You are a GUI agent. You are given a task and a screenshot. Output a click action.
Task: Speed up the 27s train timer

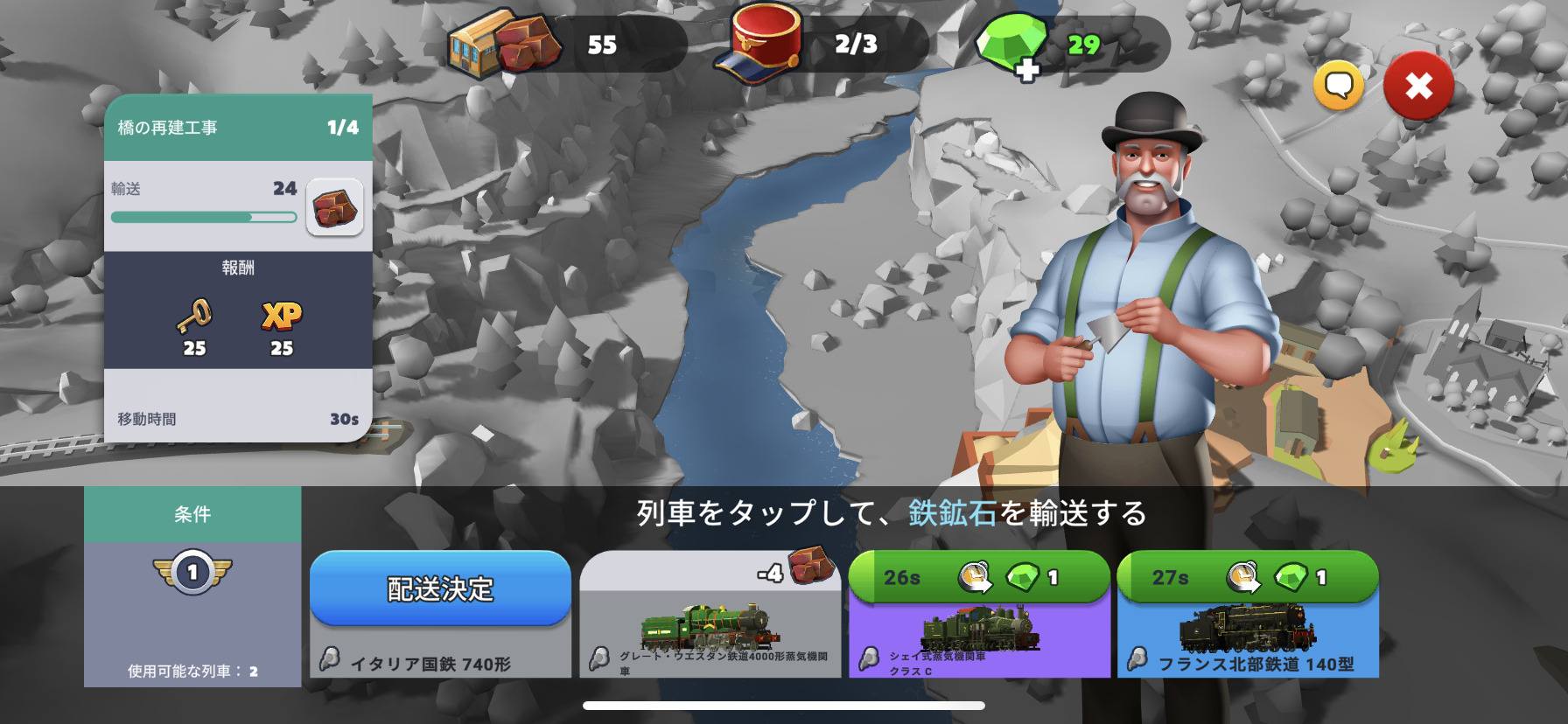[1248, 577]
